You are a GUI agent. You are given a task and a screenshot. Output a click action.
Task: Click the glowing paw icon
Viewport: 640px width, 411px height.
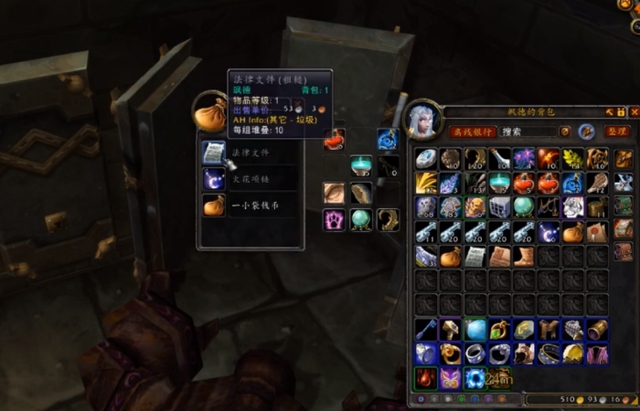(x=333, y=219)
